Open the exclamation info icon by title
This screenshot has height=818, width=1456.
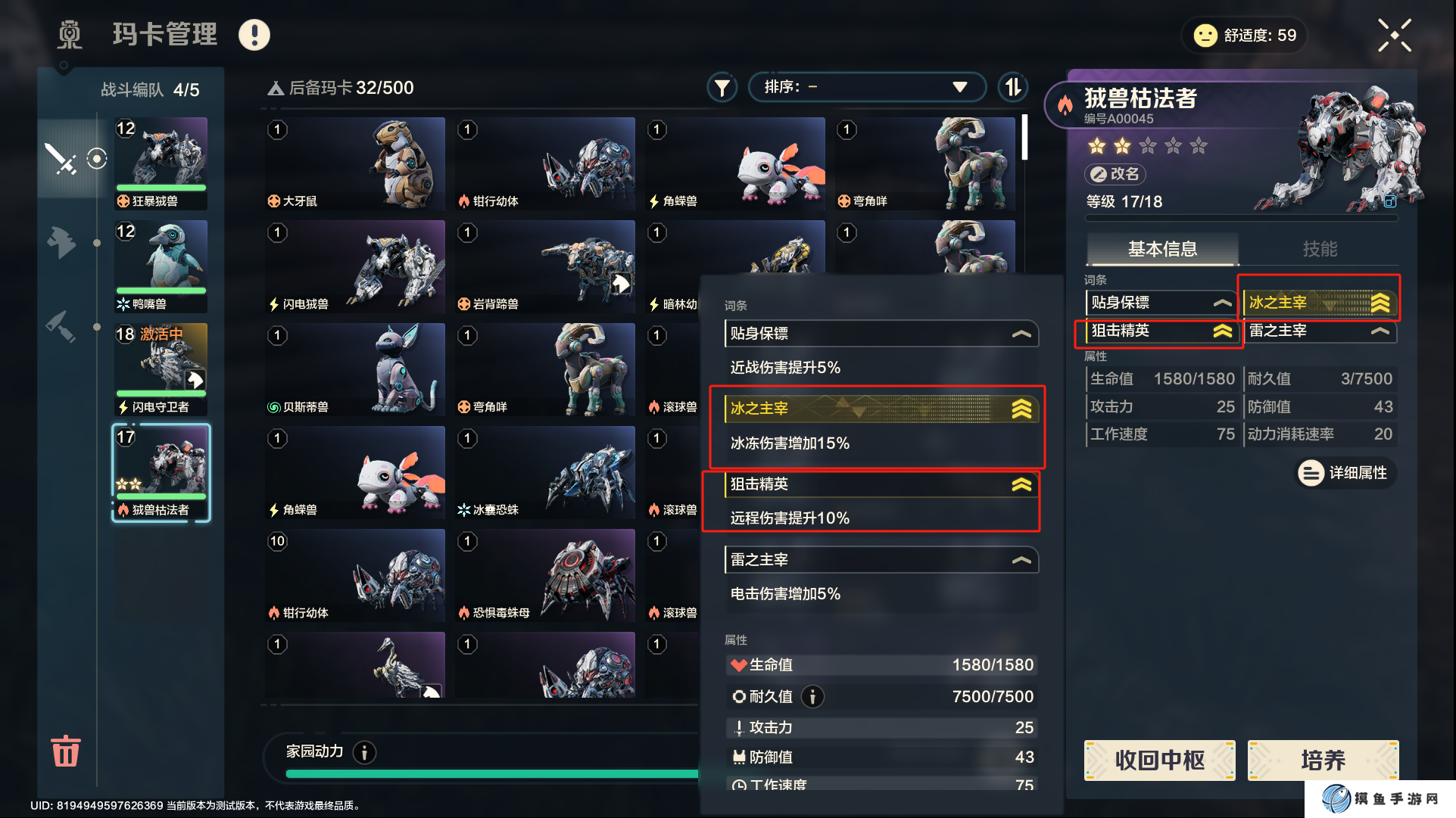point(254,35)
